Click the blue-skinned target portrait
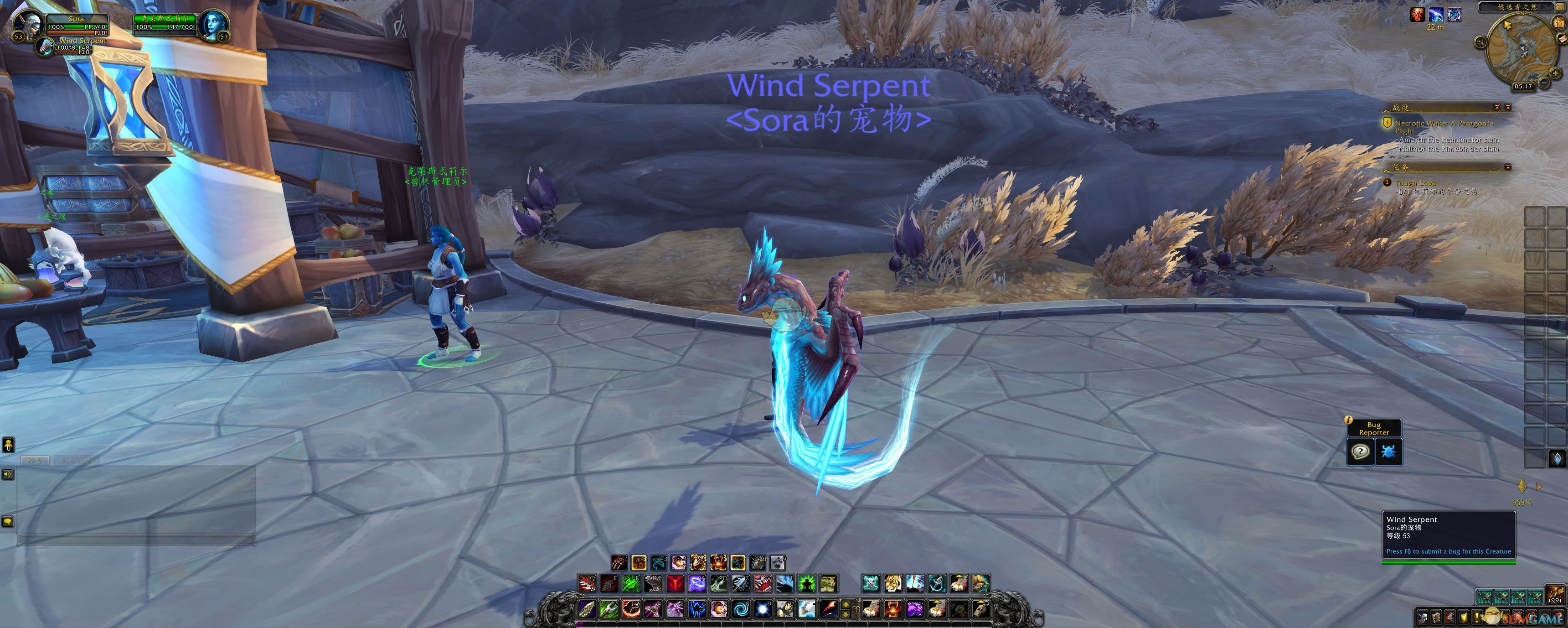The image size is (1568, 628). (212, 24)
